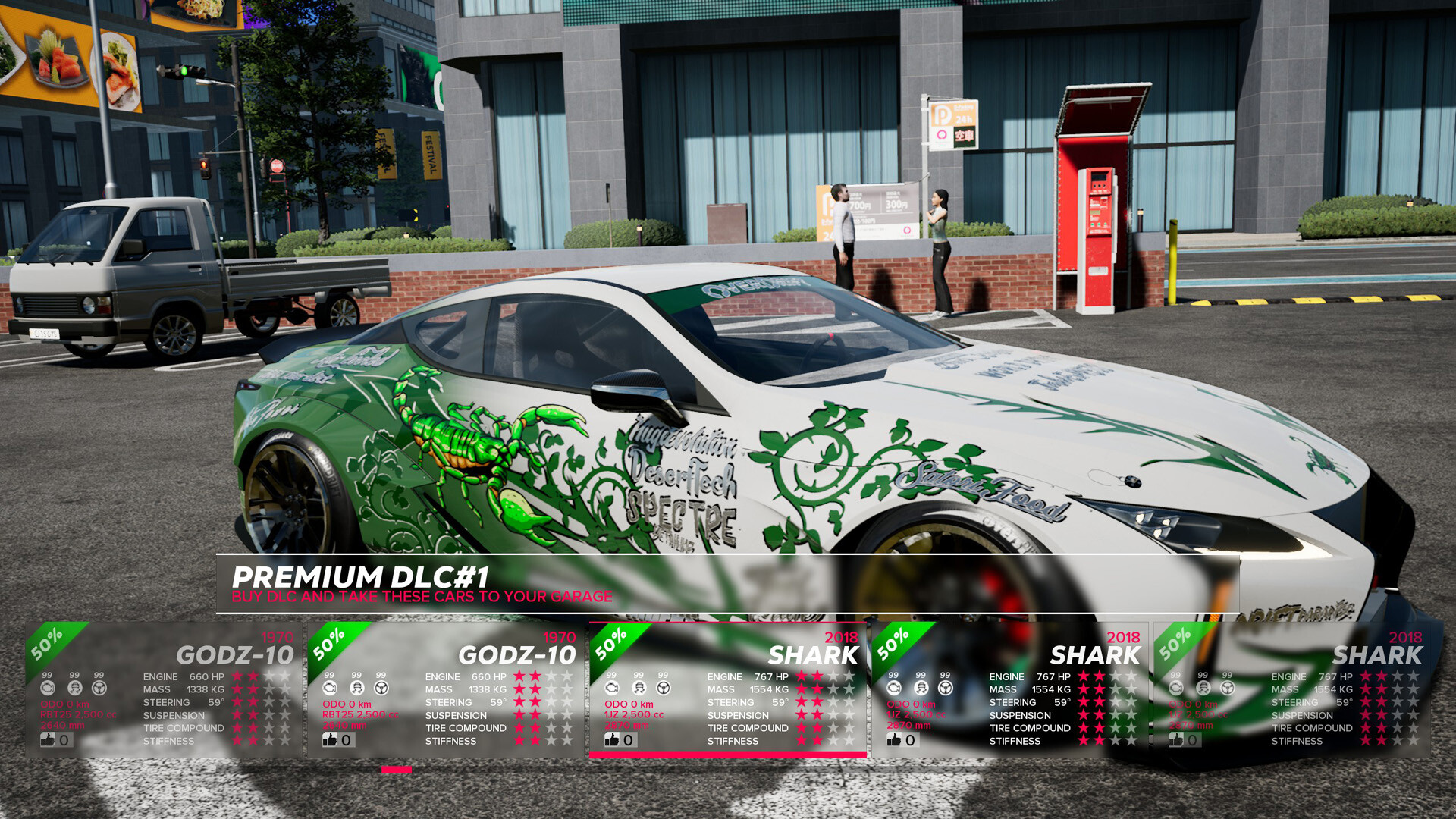Screen dimensions: 1456x819
Task: Click the thumbs-up icon on the highlighted 2018 SHARK card
Action: point(611,739)
